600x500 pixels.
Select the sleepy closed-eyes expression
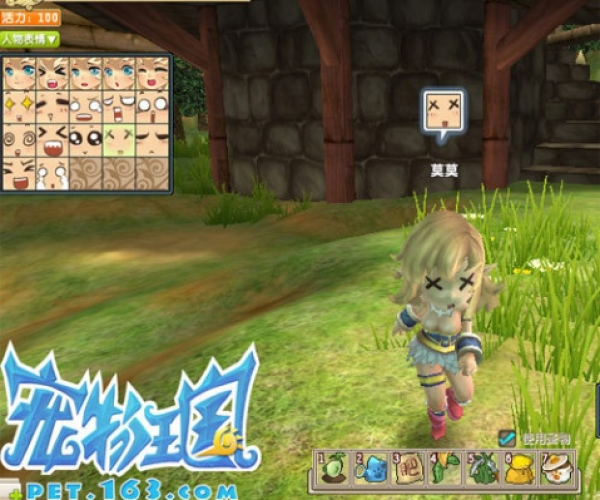(151, 138)
